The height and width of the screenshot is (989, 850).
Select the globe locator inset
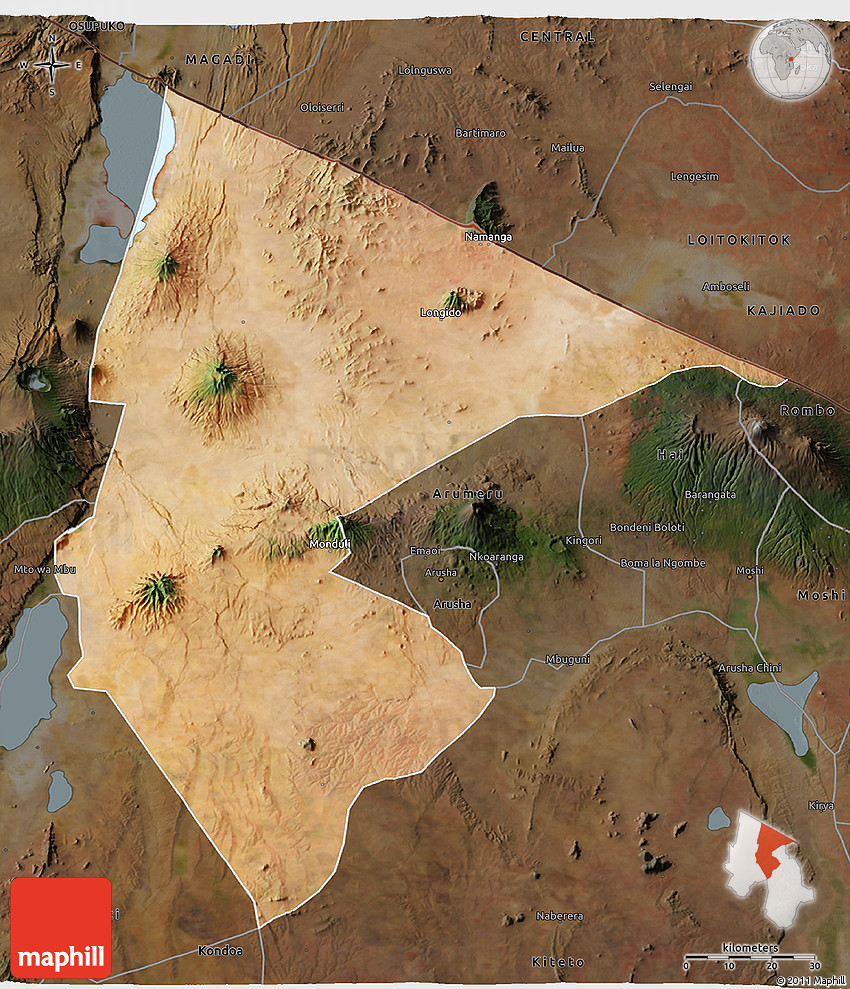tap(790, 59)
